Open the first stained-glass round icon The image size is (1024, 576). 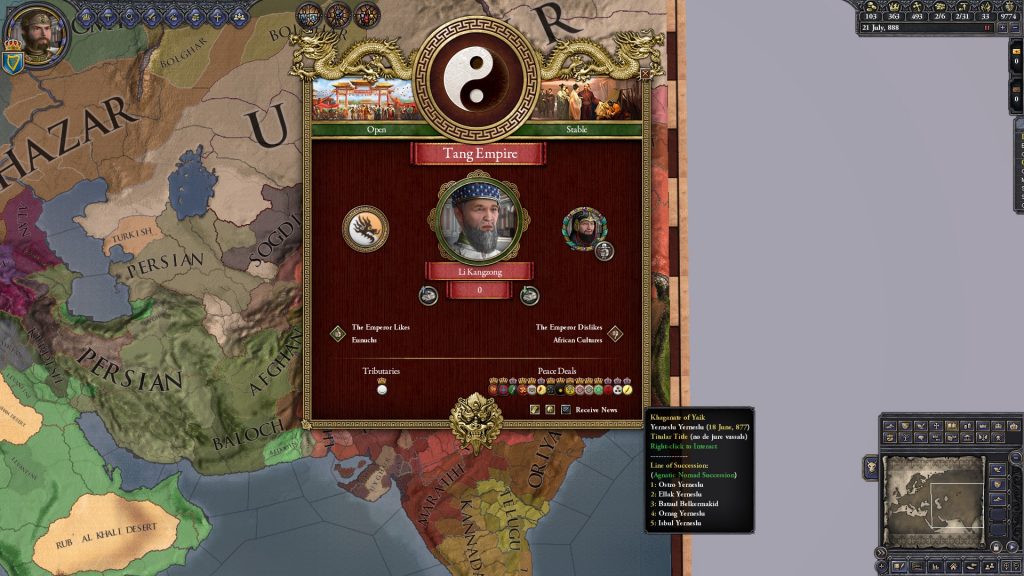309,15
